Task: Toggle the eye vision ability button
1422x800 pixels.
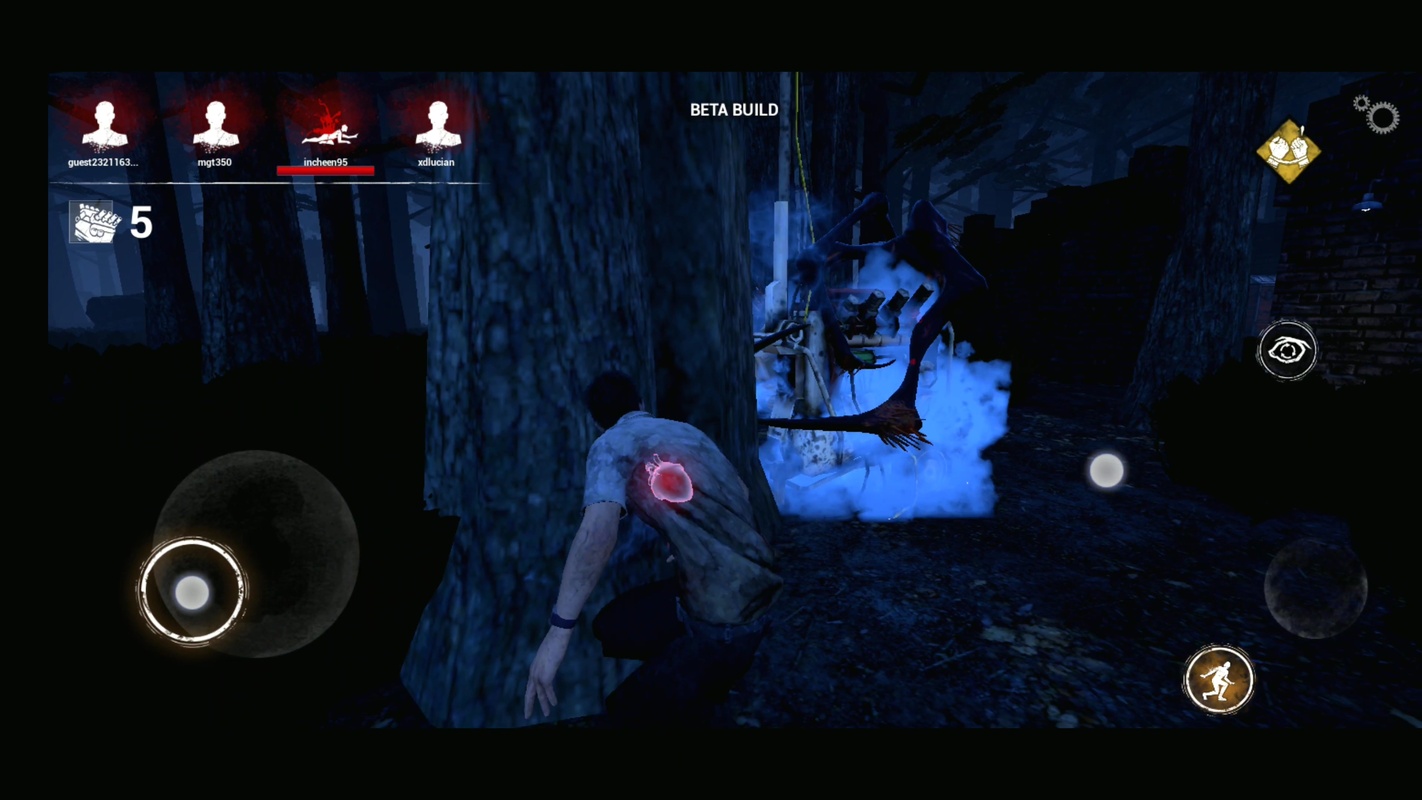Action: coord(1287,350)
